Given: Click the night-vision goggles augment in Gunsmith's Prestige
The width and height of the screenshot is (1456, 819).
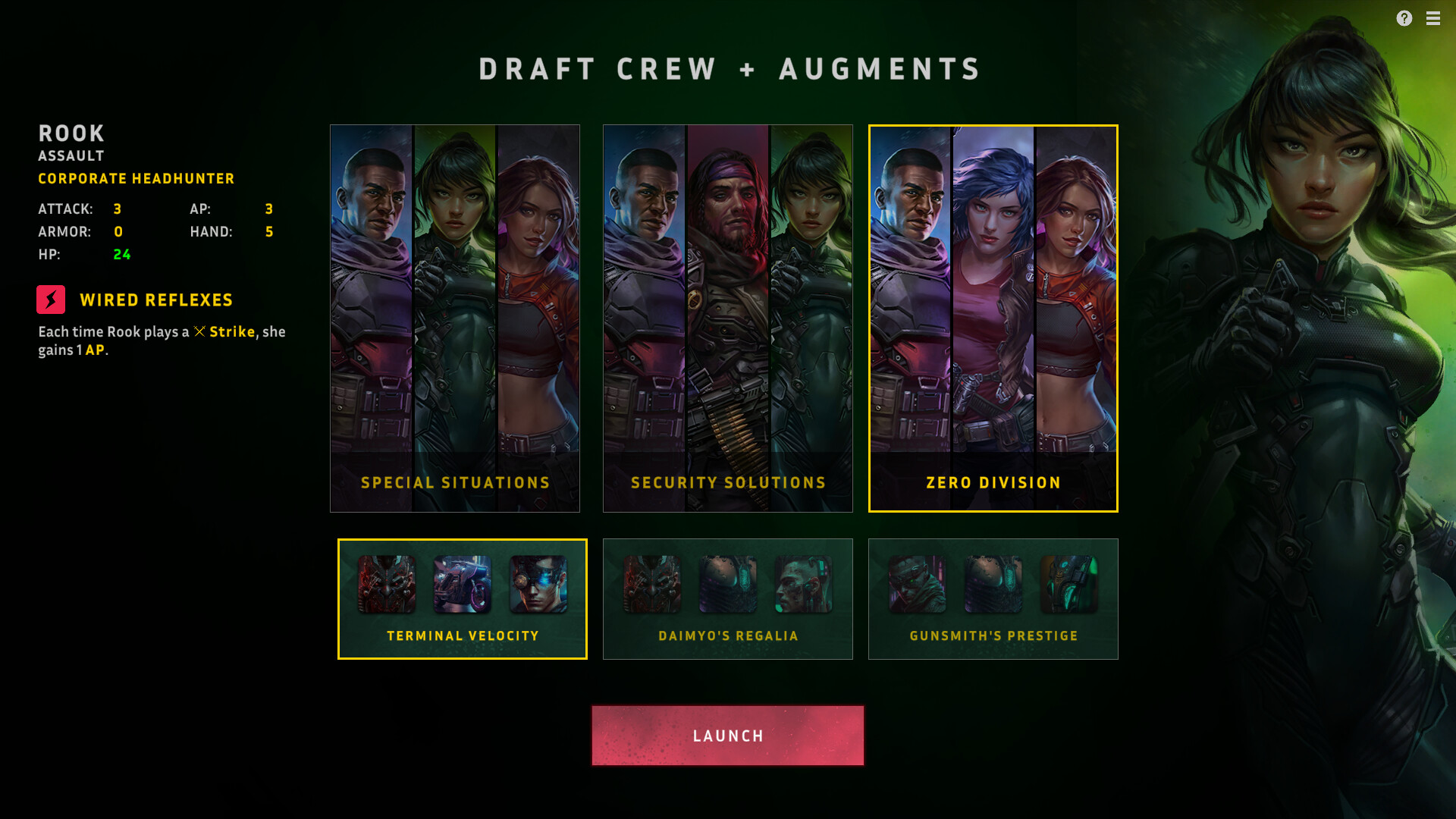Looking at the screenshot, I should 918,584.
